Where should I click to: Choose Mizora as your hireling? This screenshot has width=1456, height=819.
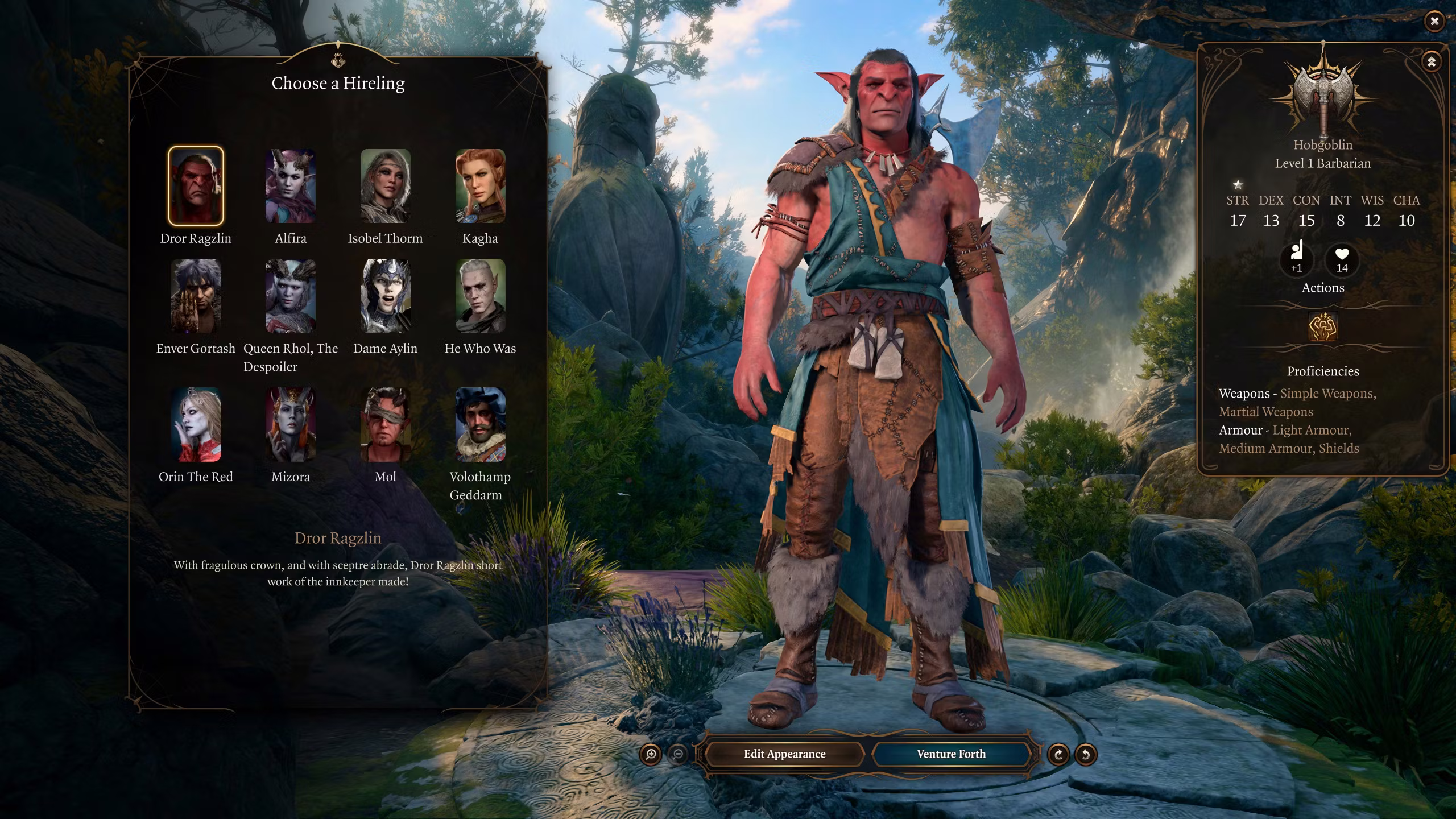291,424
